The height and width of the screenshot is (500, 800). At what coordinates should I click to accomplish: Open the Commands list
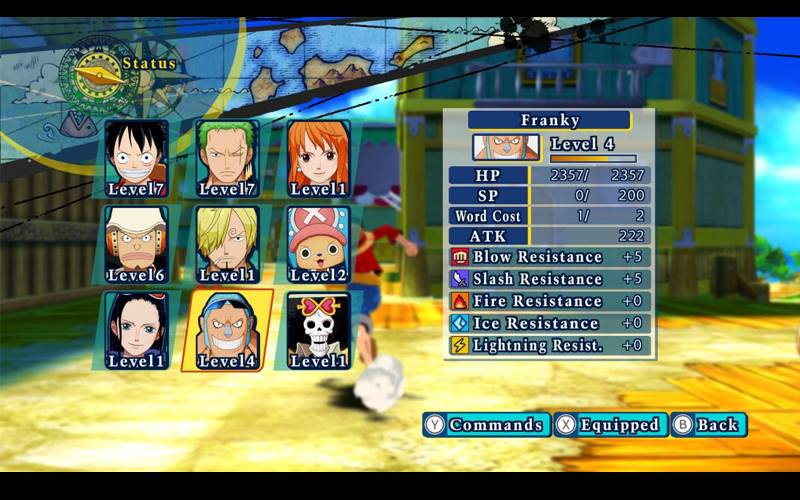(x=486, y=425)
